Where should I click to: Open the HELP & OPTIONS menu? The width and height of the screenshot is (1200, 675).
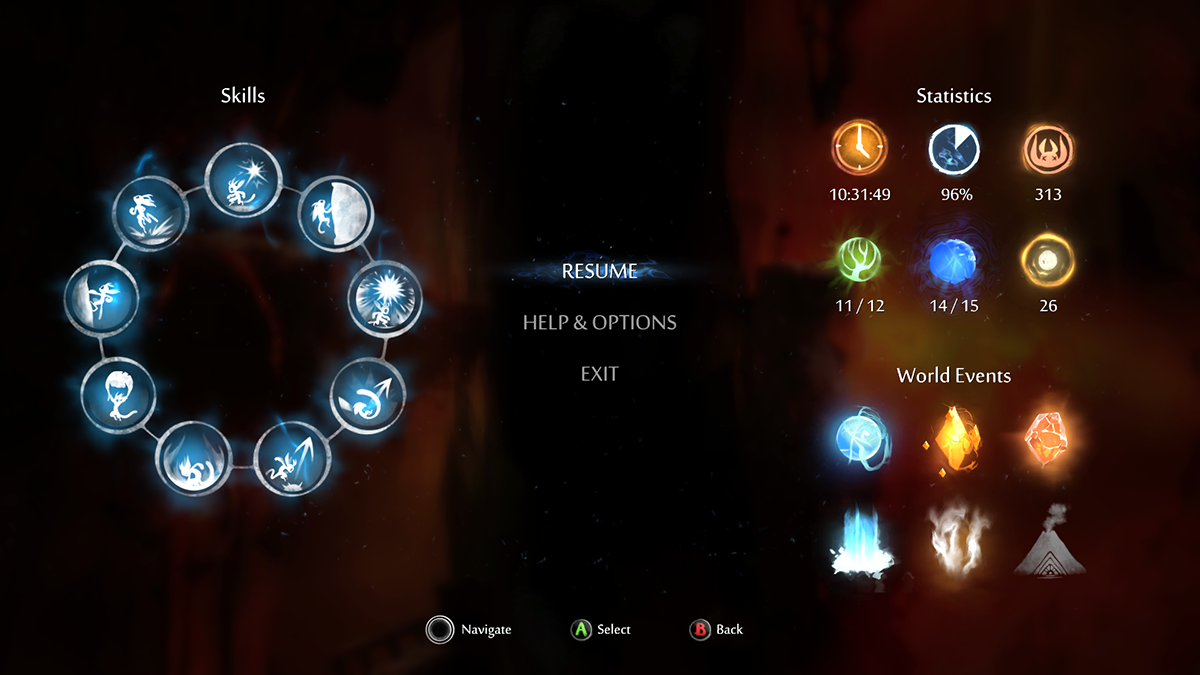tap(599, 323)
